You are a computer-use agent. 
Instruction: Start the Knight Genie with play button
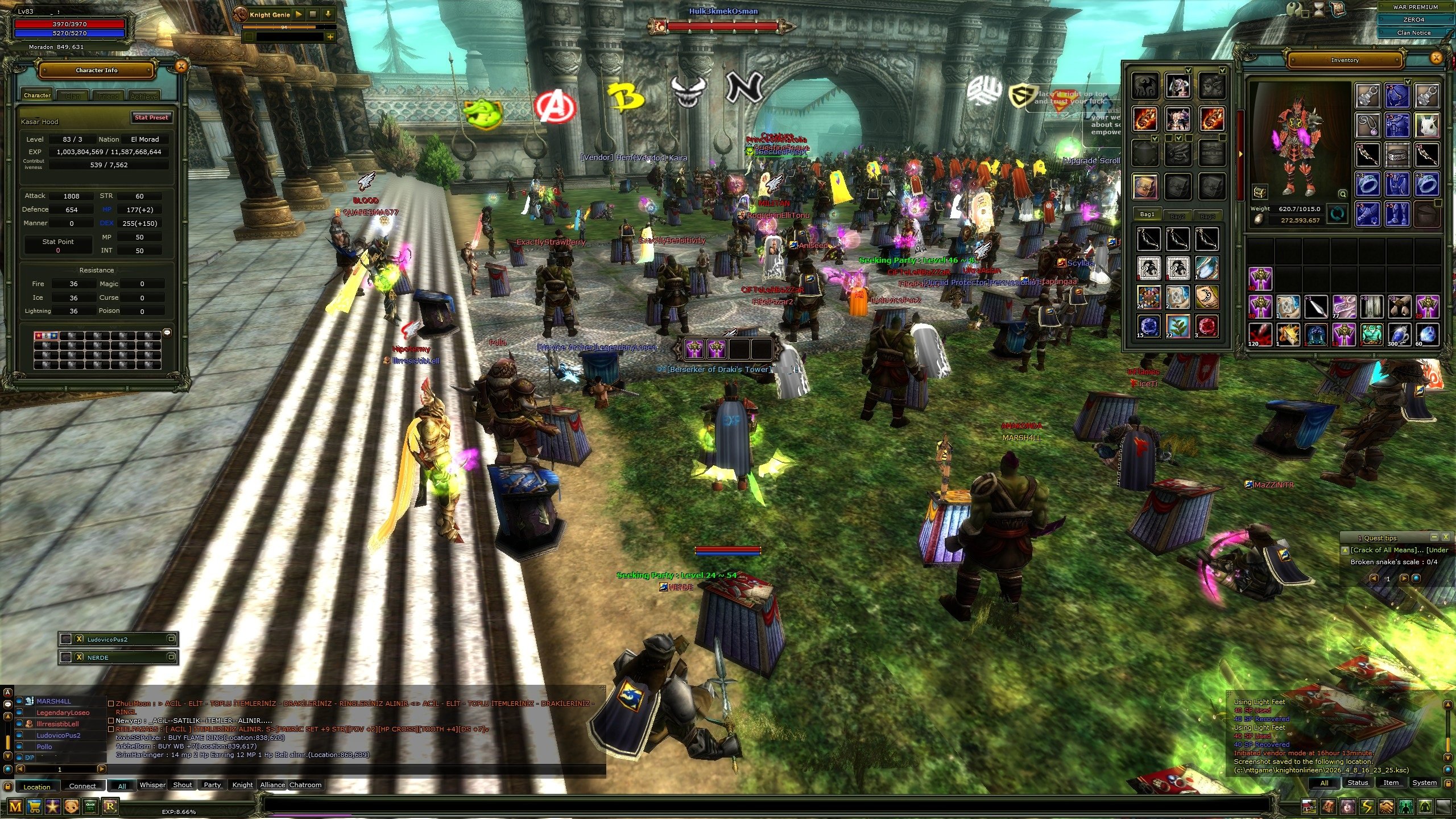299,15
